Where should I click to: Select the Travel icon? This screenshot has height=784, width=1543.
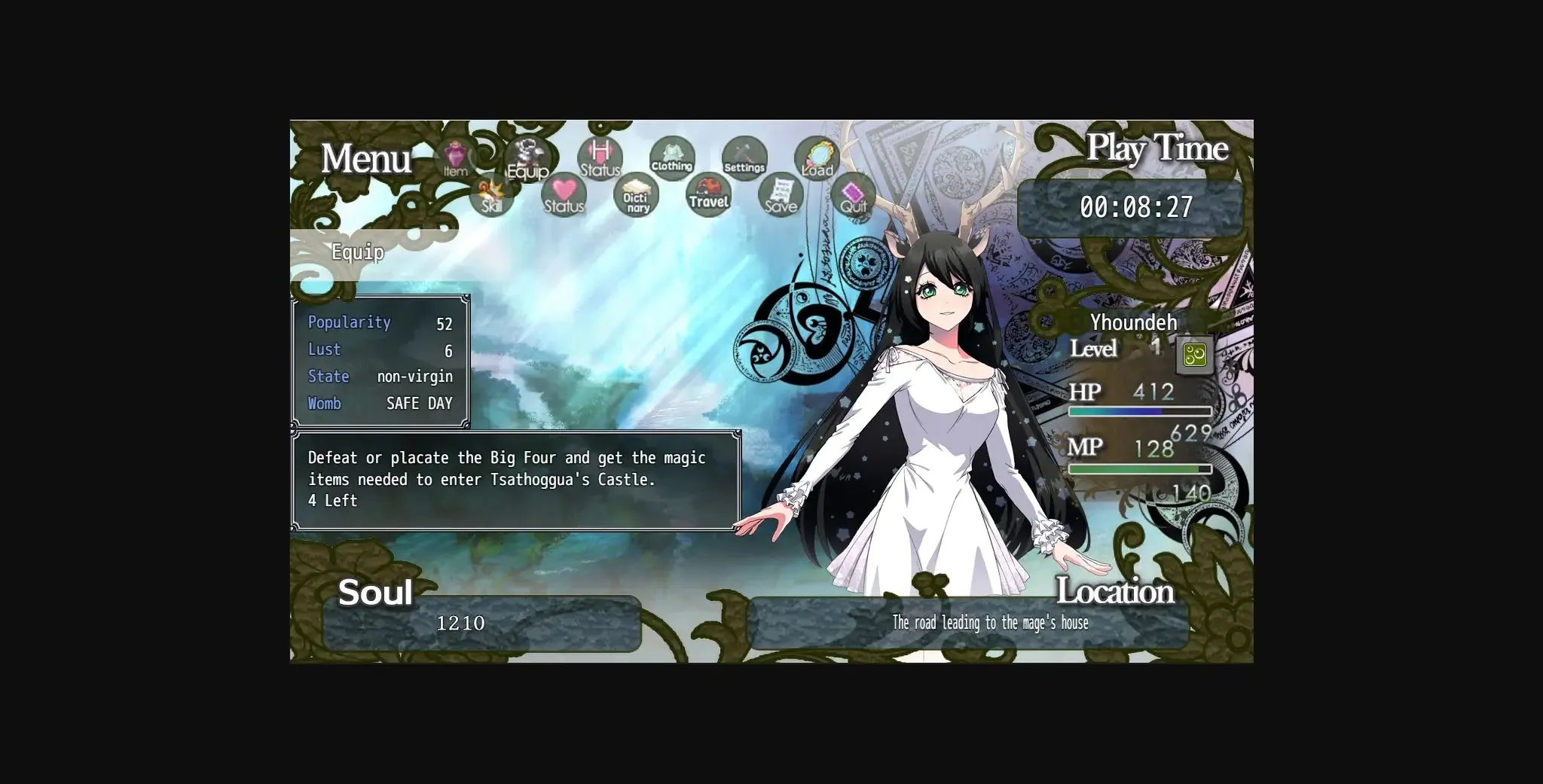[x=707, y=197]
